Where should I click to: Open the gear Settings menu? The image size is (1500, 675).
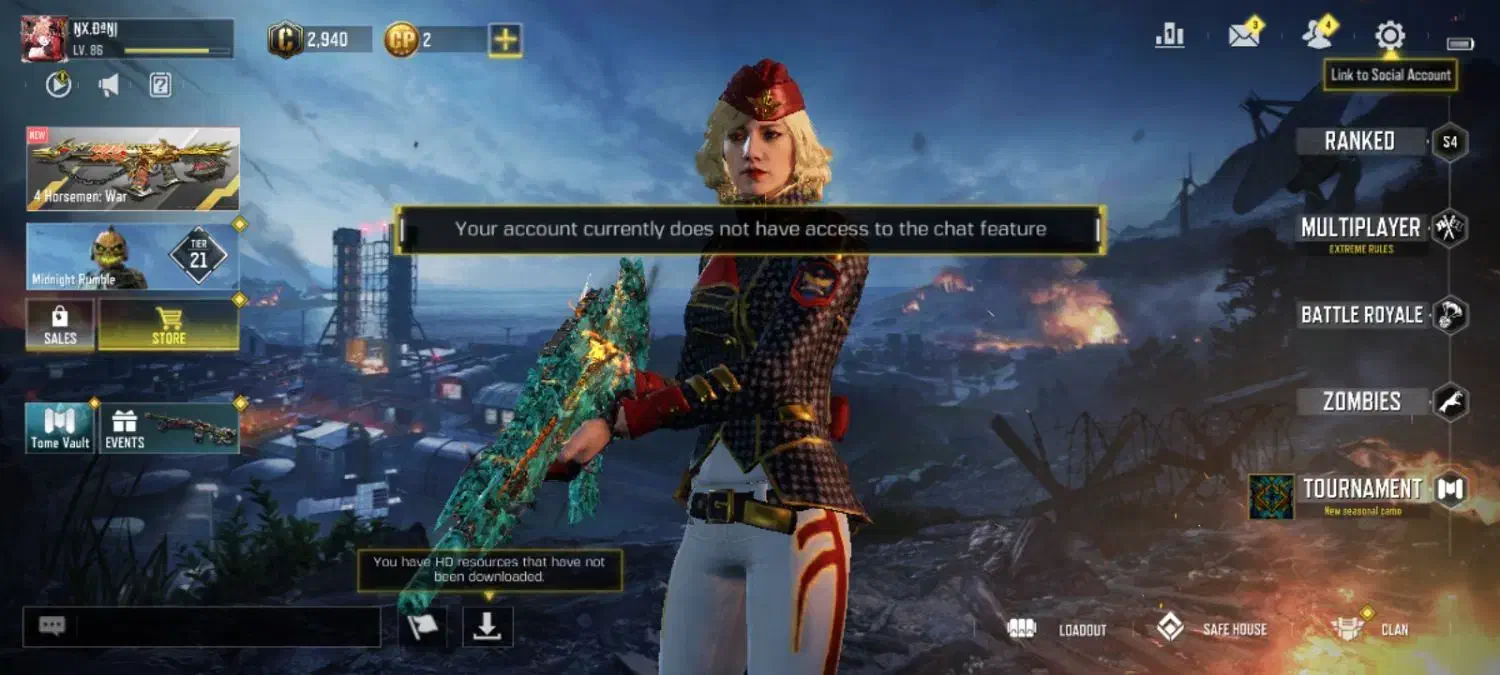pyautogui.click(x=1390, y=36)
